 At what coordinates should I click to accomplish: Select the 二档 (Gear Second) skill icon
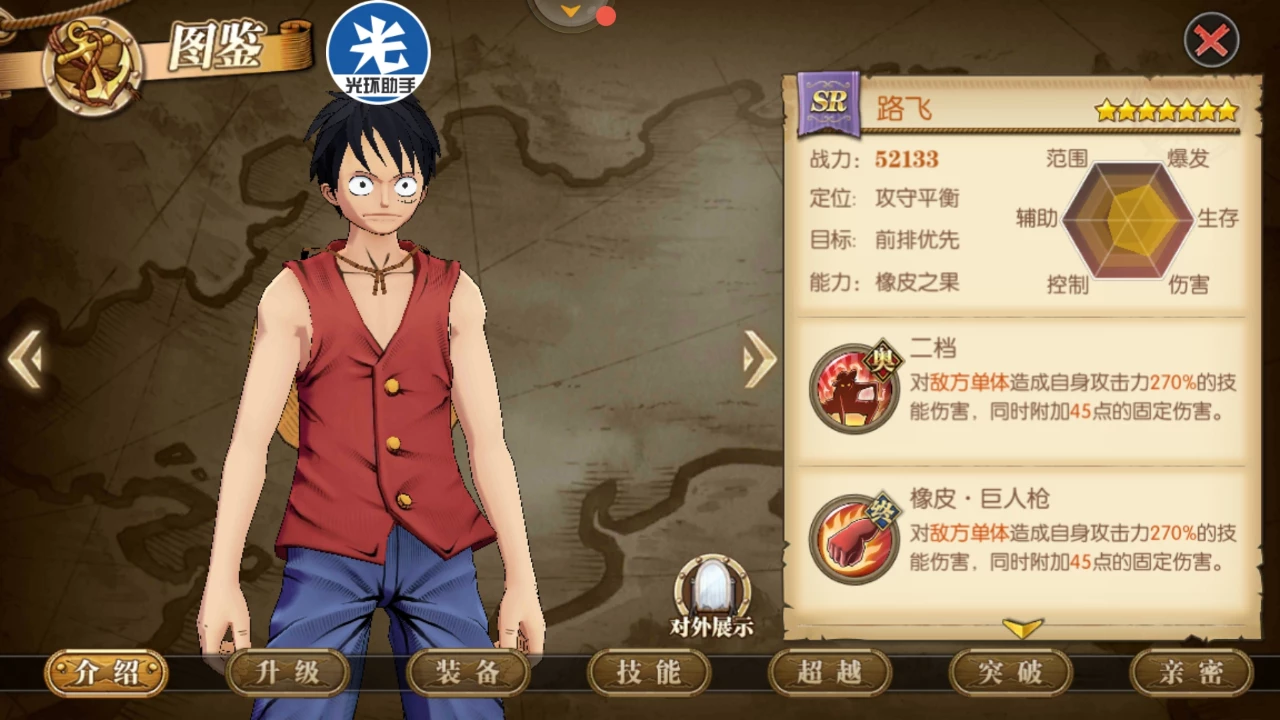click(x=854, y=388)
